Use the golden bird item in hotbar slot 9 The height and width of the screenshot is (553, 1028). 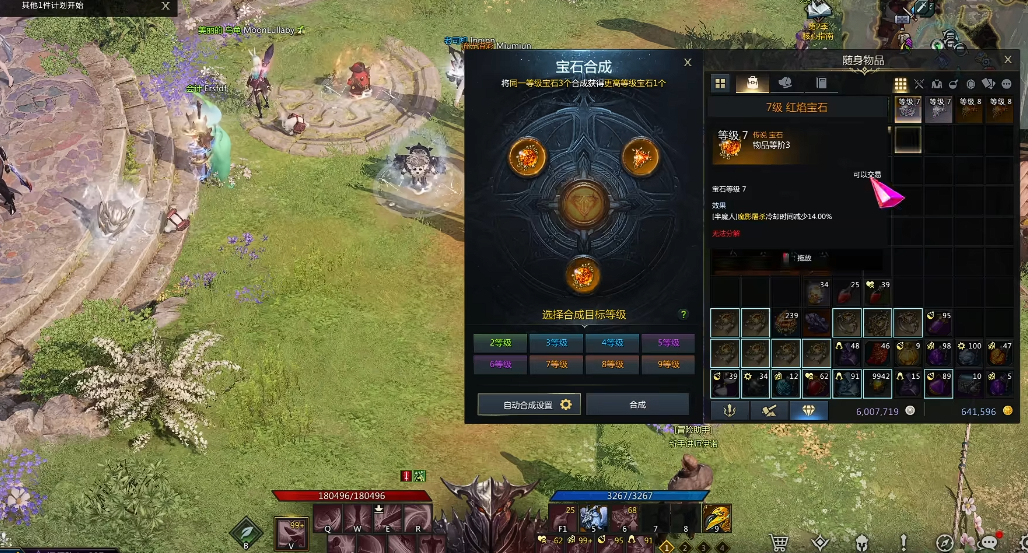[x=716, y=518]
